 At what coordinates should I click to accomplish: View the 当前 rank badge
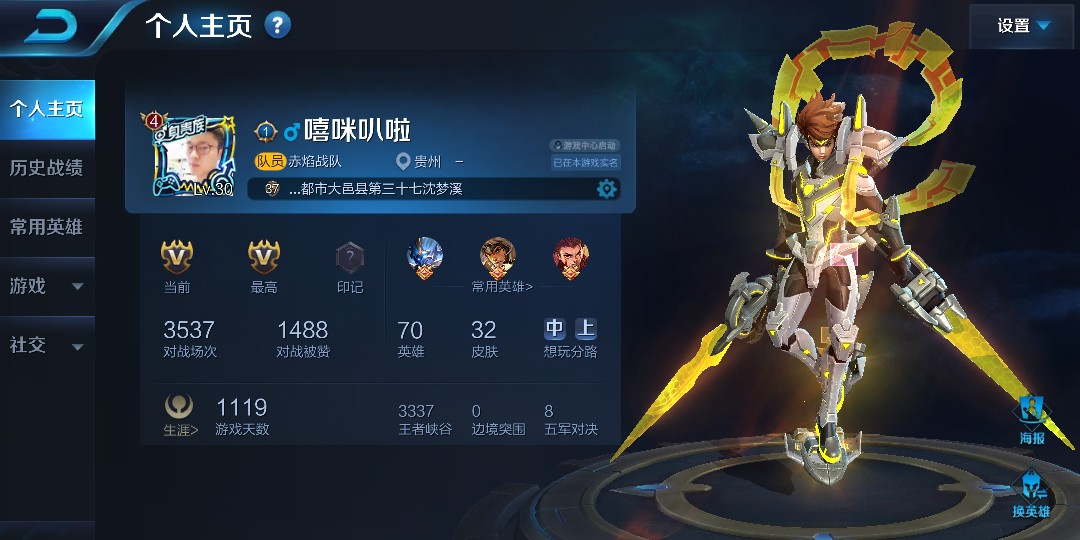pos(177,258)
